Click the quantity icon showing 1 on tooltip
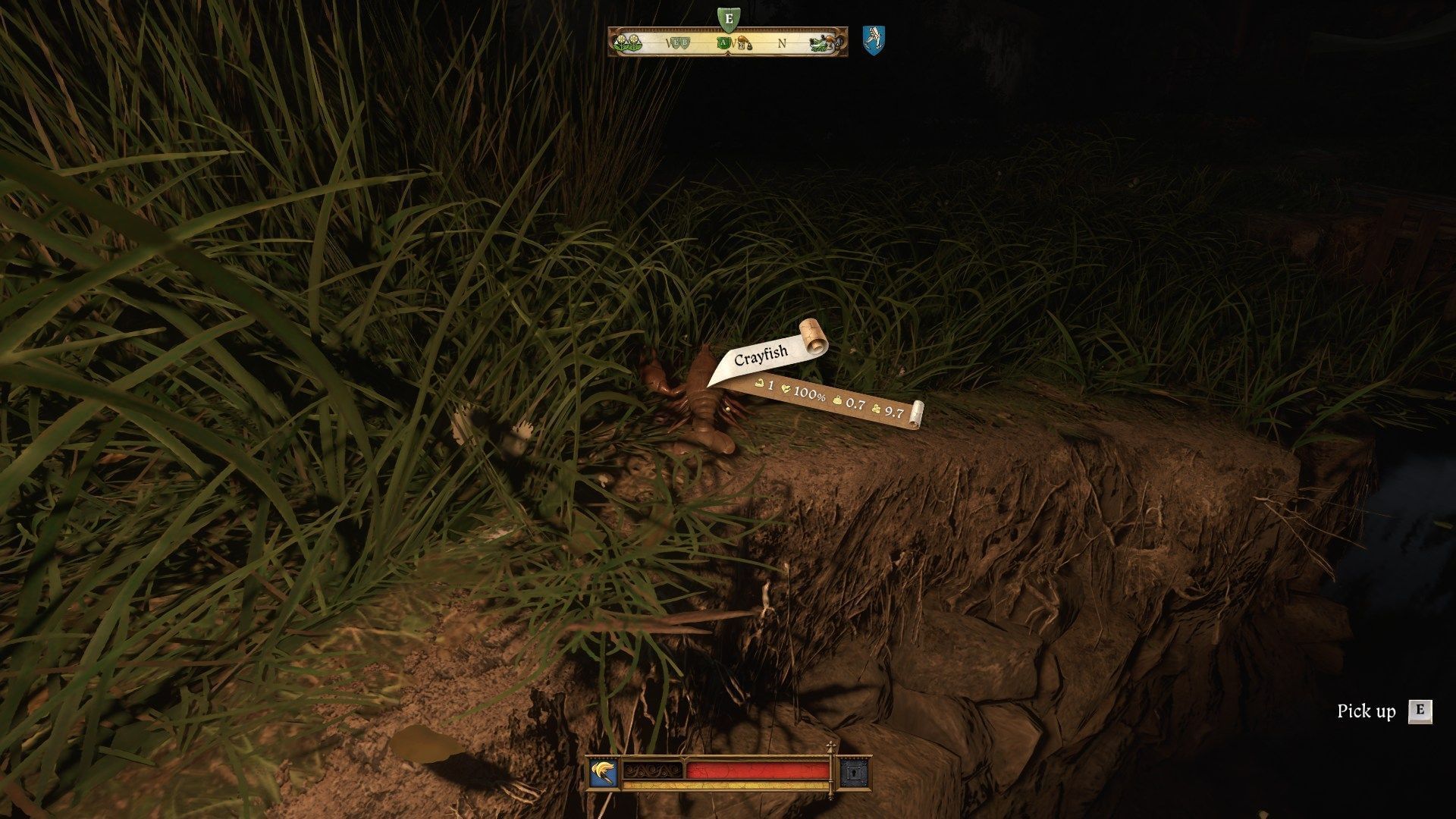This screenshot has width=1456, height=819. (x=759, y=384)
